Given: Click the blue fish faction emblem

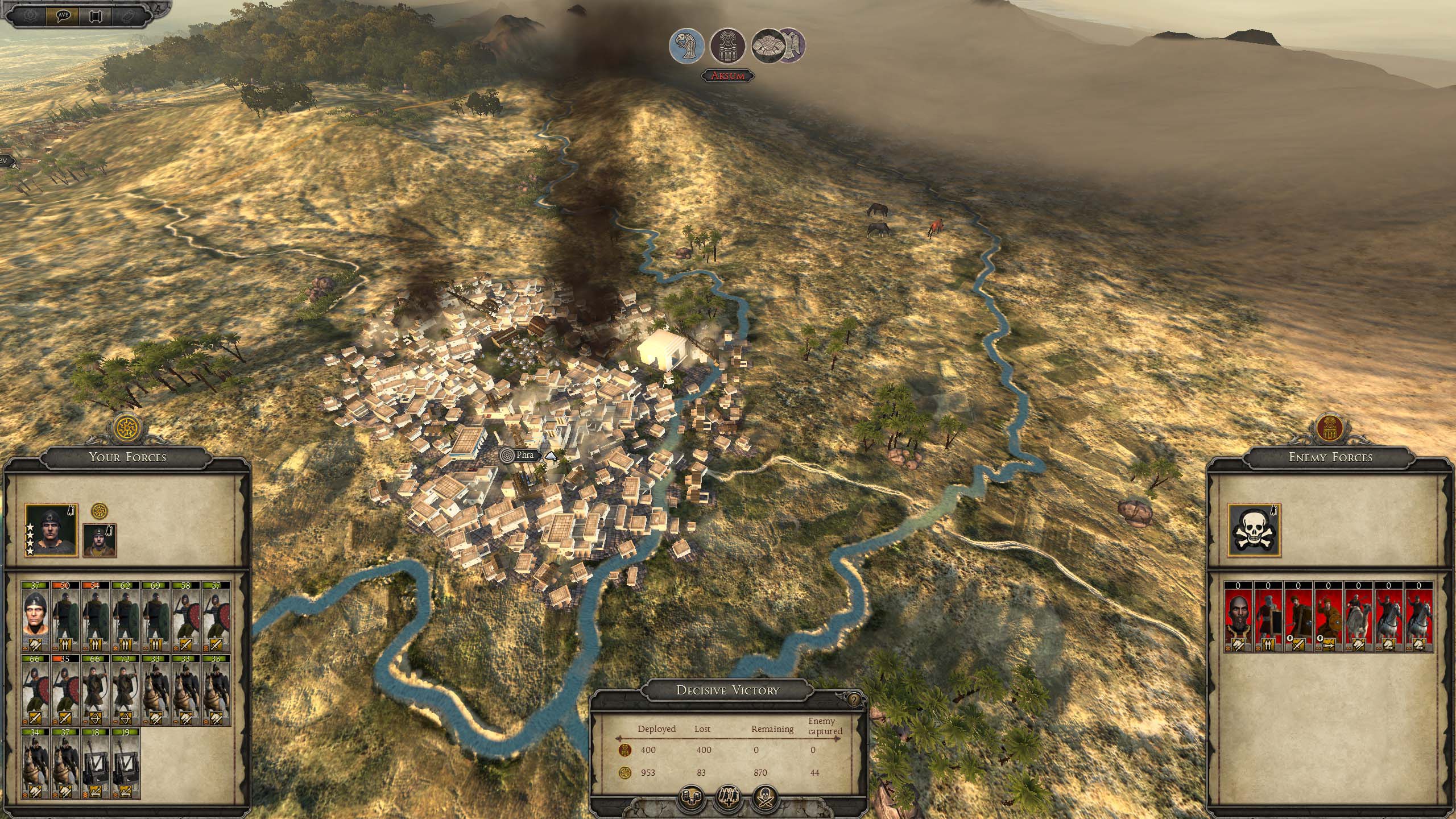Looking at the screenshot, I should [688, 45].
